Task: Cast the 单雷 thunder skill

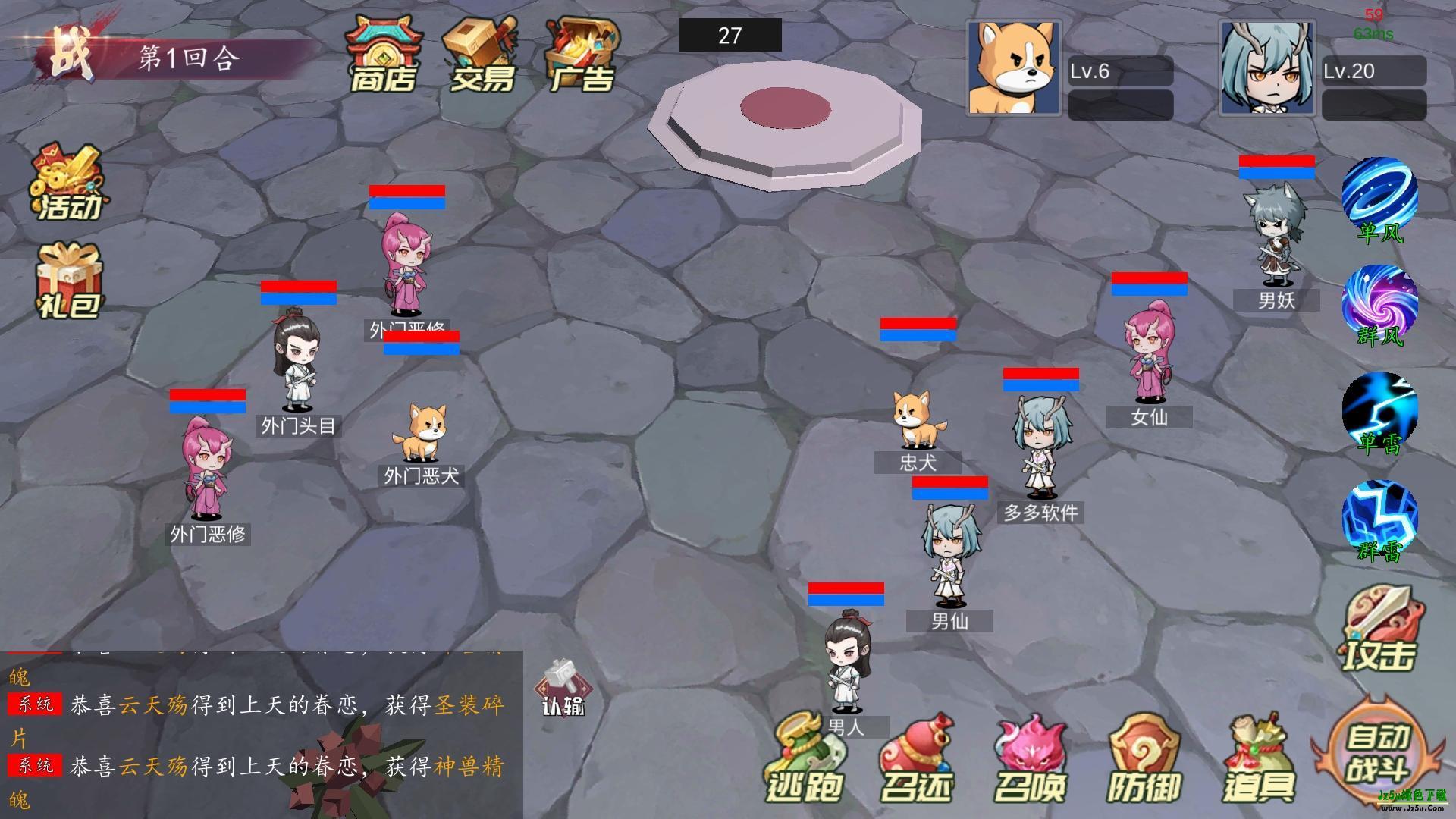Action: click(1379, 413)
